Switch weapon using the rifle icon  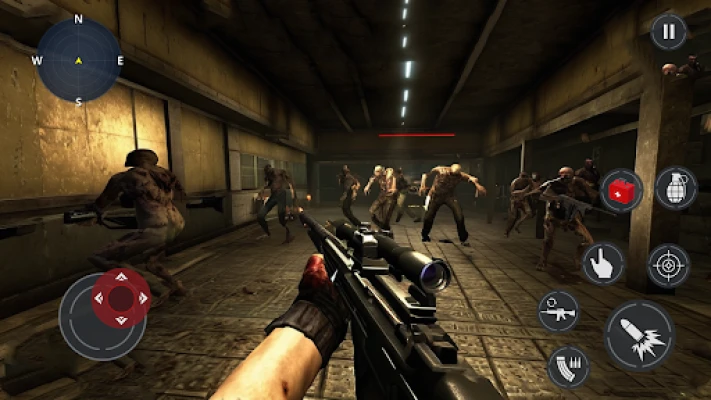click(x=558, y=312)
